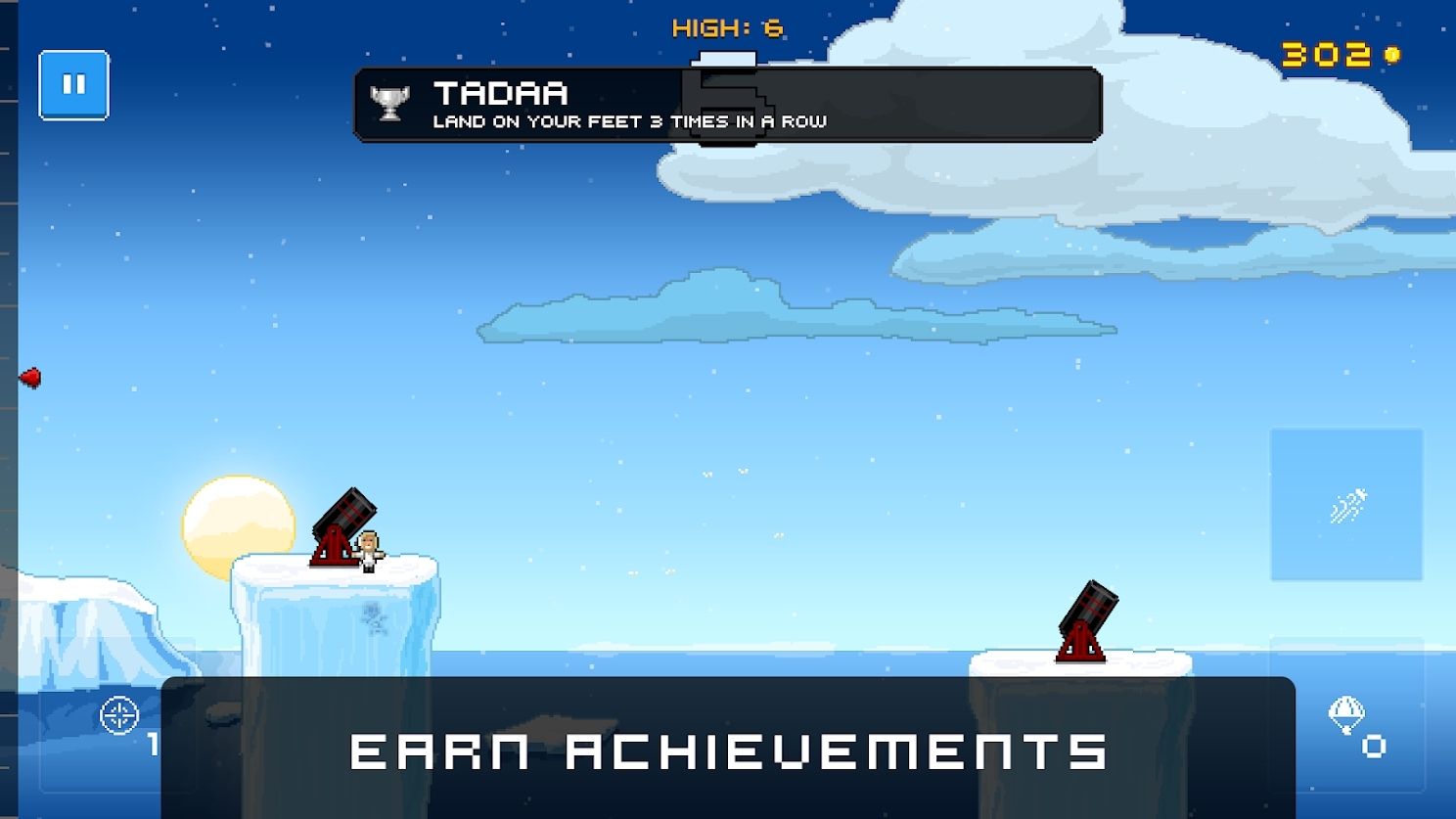Deploy the parachute power-up

pyautogui.click(x=1347, y=715)
